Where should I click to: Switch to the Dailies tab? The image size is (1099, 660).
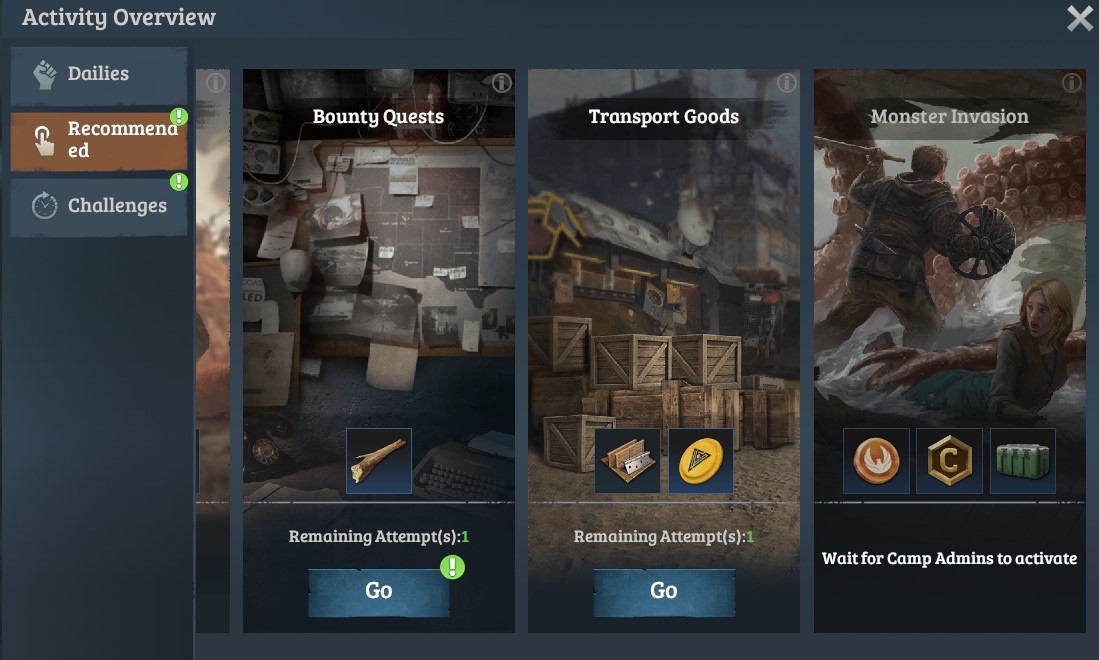[x=98, y=74]
